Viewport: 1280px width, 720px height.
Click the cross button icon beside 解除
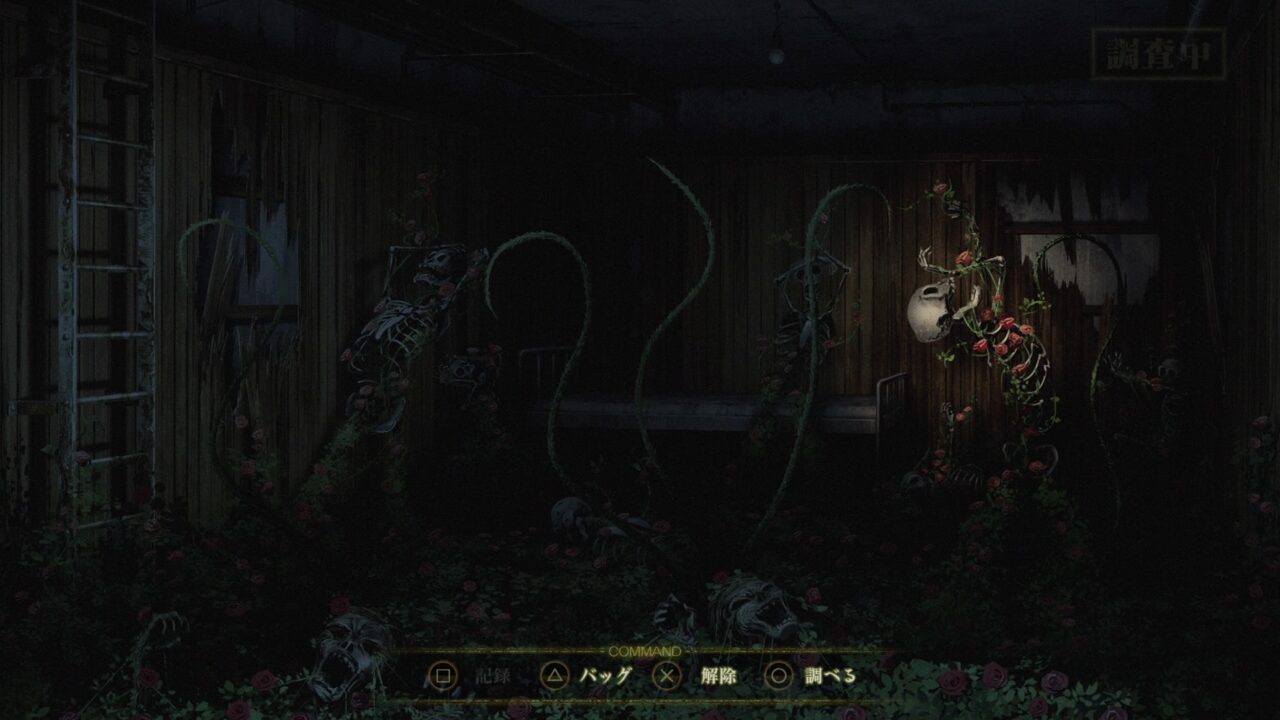click(667, 674)
